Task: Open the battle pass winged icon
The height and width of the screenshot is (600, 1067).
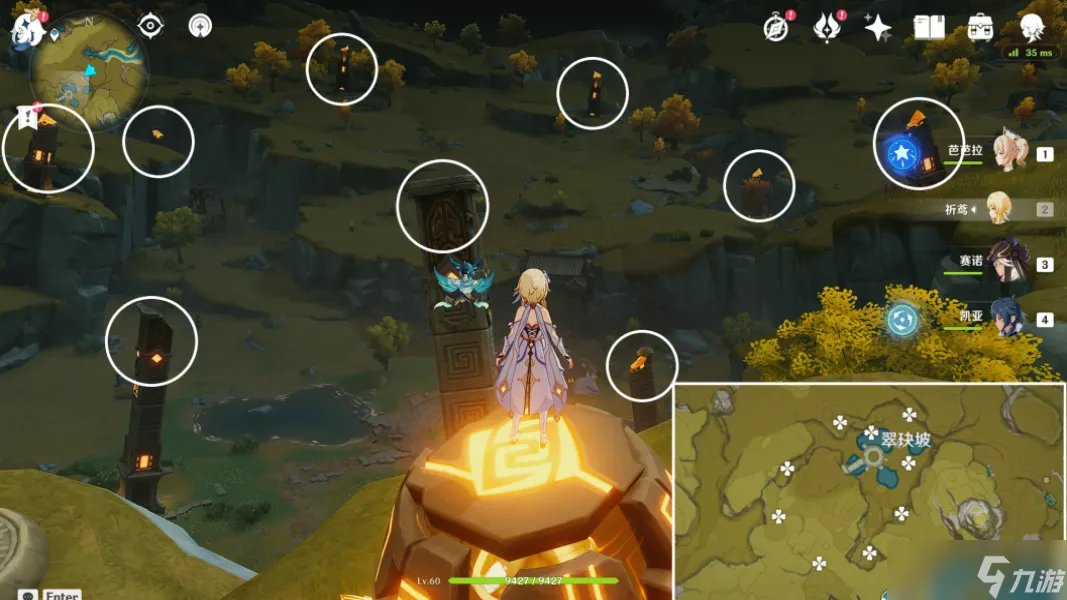Action: (x=826, y=28)
